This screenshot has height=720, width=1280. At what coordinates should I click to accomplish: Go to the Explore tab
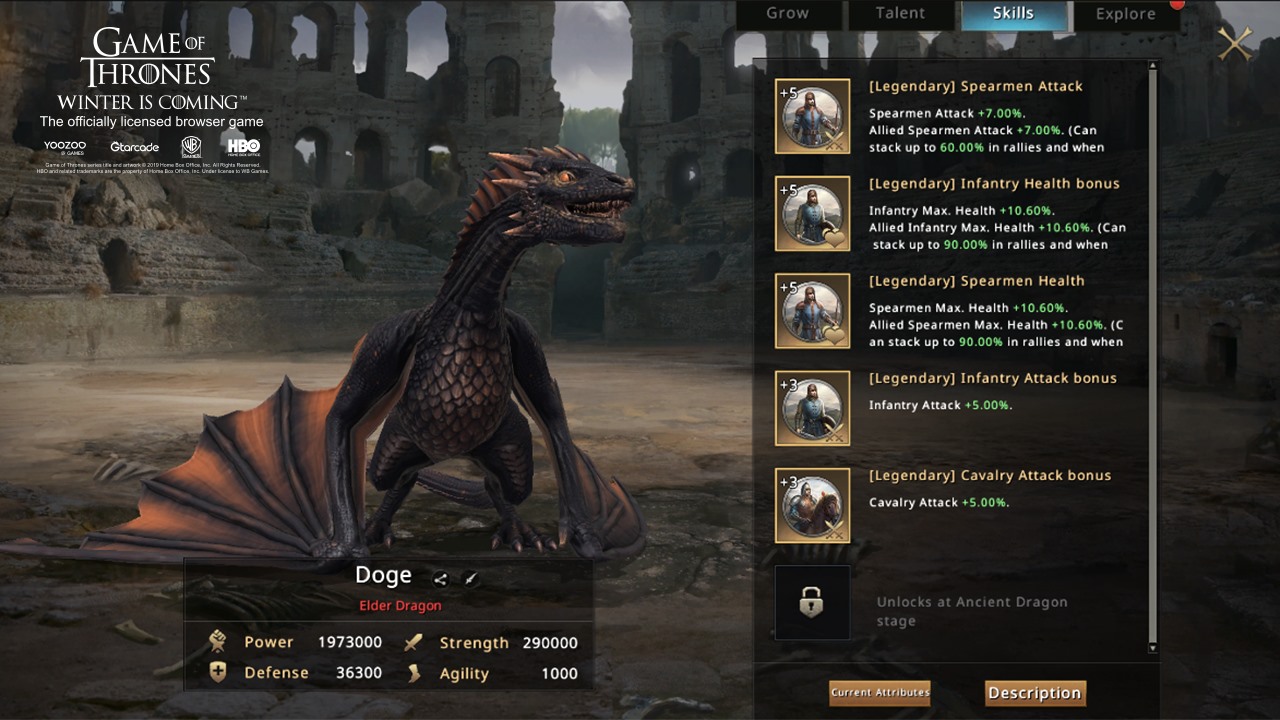click(x=1125, y=14)
